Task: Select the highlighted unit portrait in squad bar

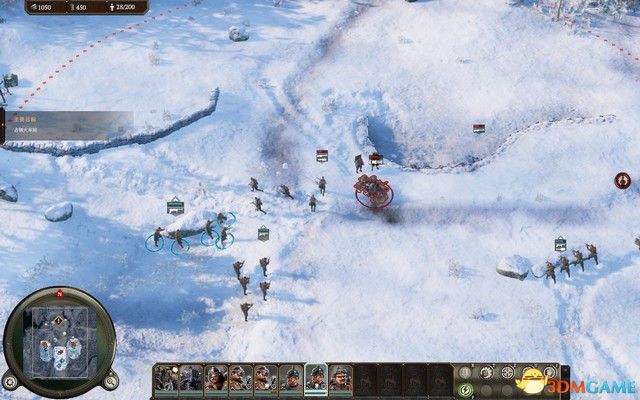Action: point(316,378)
